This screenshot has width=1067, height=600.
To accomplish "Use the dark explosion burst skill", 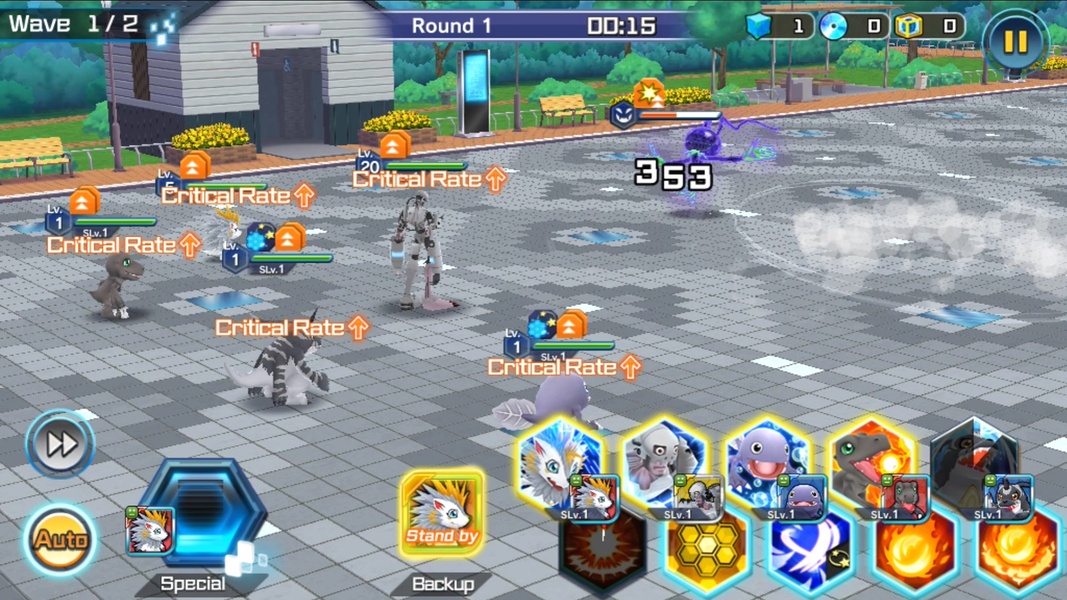I will coord(601,555).
